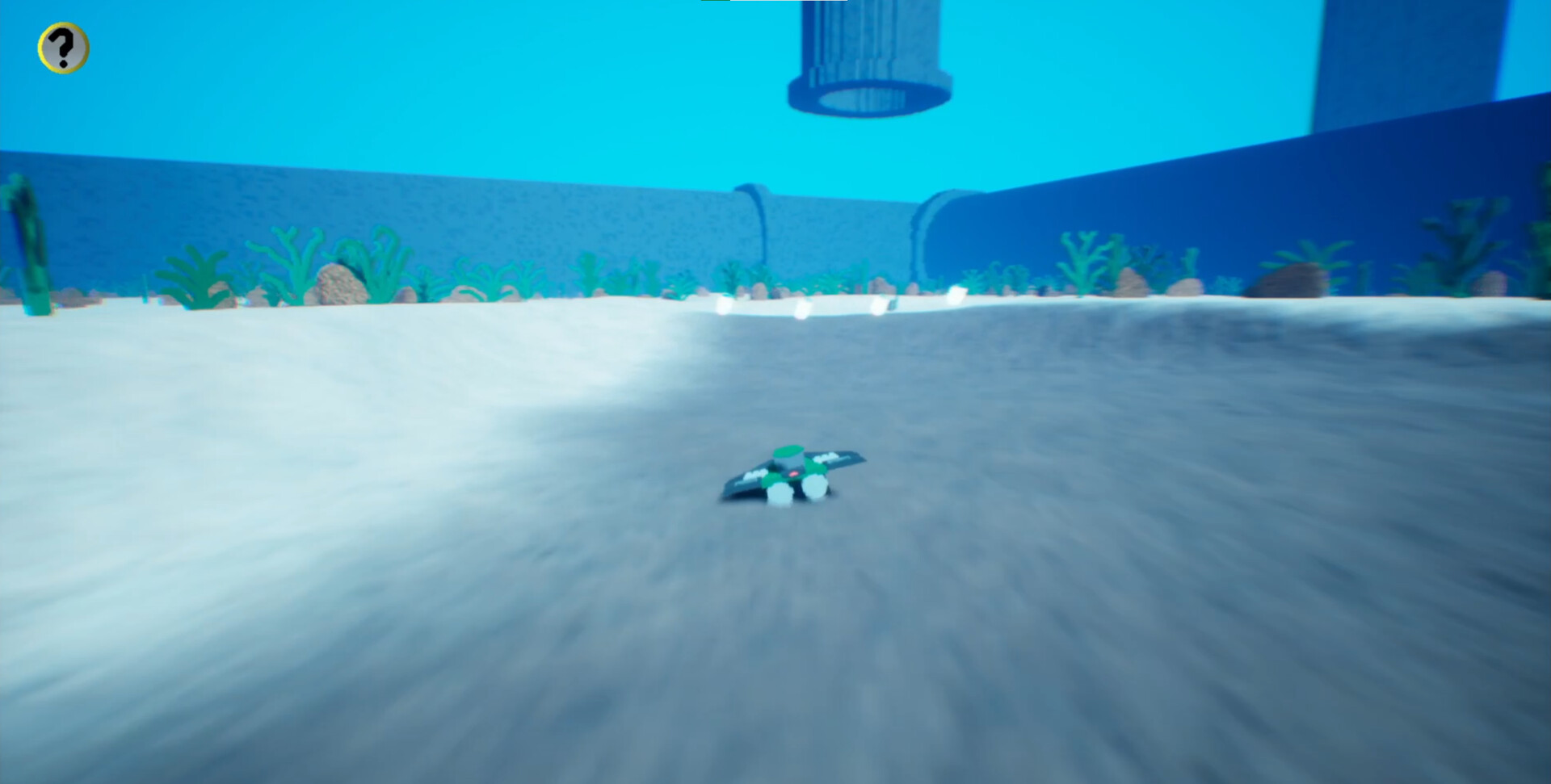Click the white wheel of the kart
1551x784 pixels.
(816, 487)
